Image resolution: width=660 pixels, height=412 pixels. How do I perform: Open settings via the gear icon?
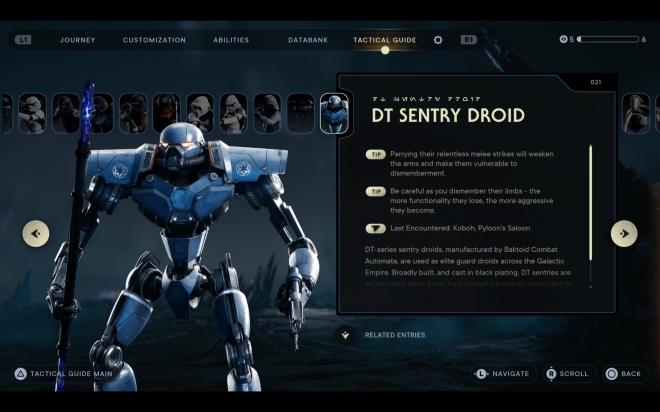438,40
